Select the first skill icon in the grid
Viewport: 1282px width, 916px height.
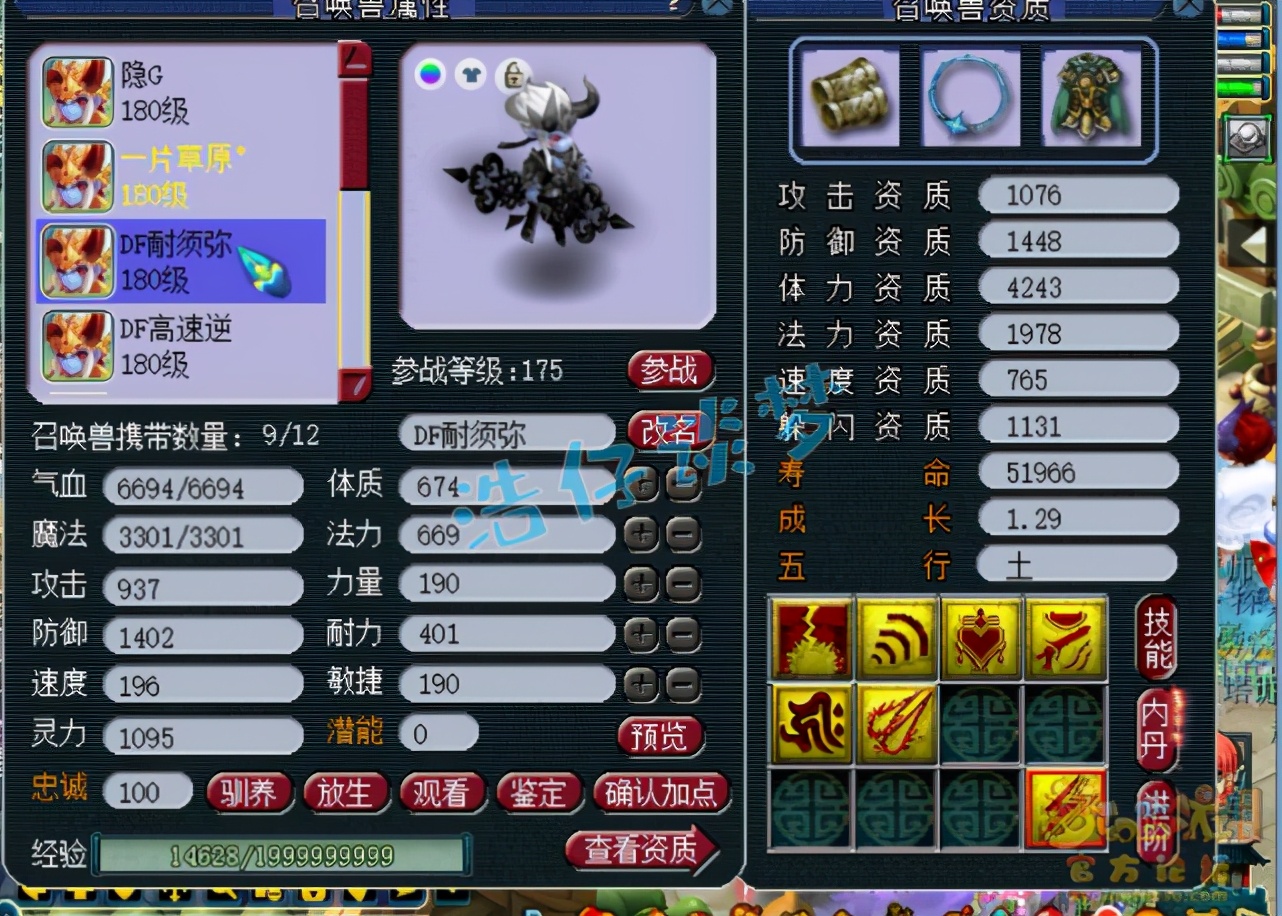(810, 636)
